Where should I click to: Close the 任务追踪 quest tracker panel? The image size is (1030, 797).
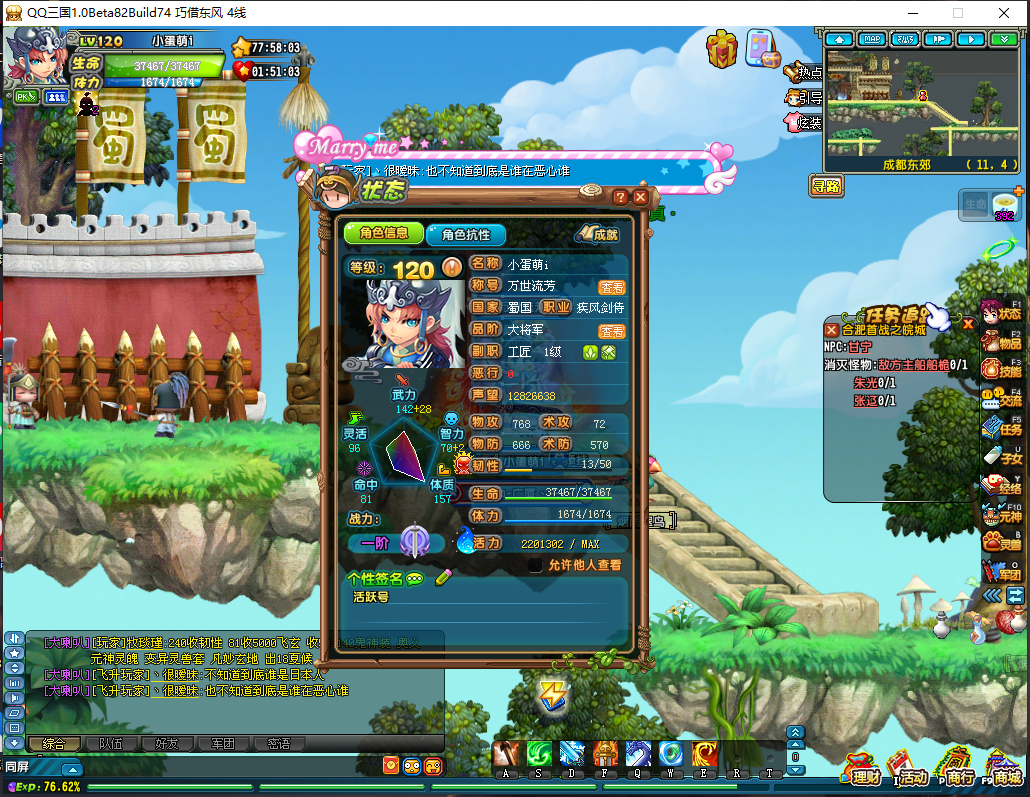(968, 323)
